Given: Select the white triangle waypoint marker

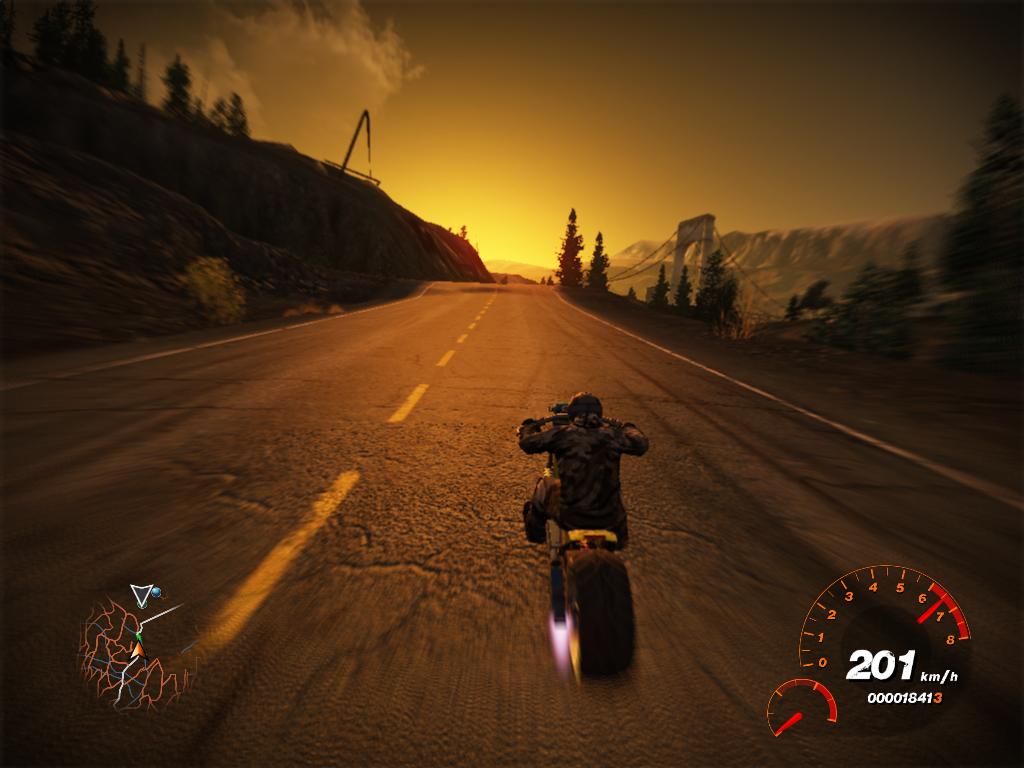Looking at the screenshot, I should tap(141, 596).
